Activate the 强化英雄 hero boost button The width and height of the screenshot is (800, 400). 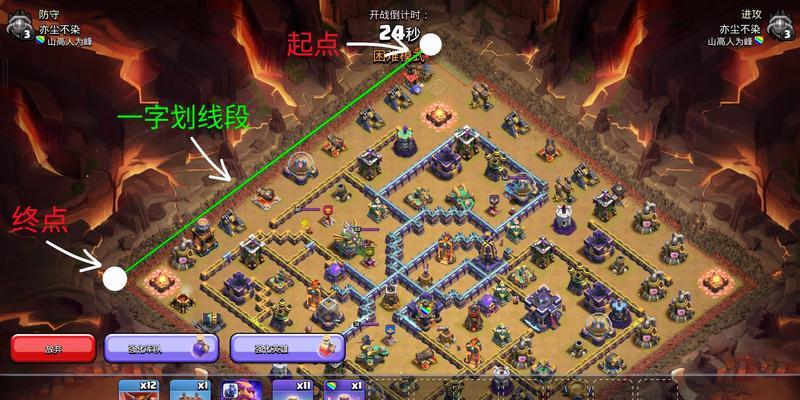[287, 348]
